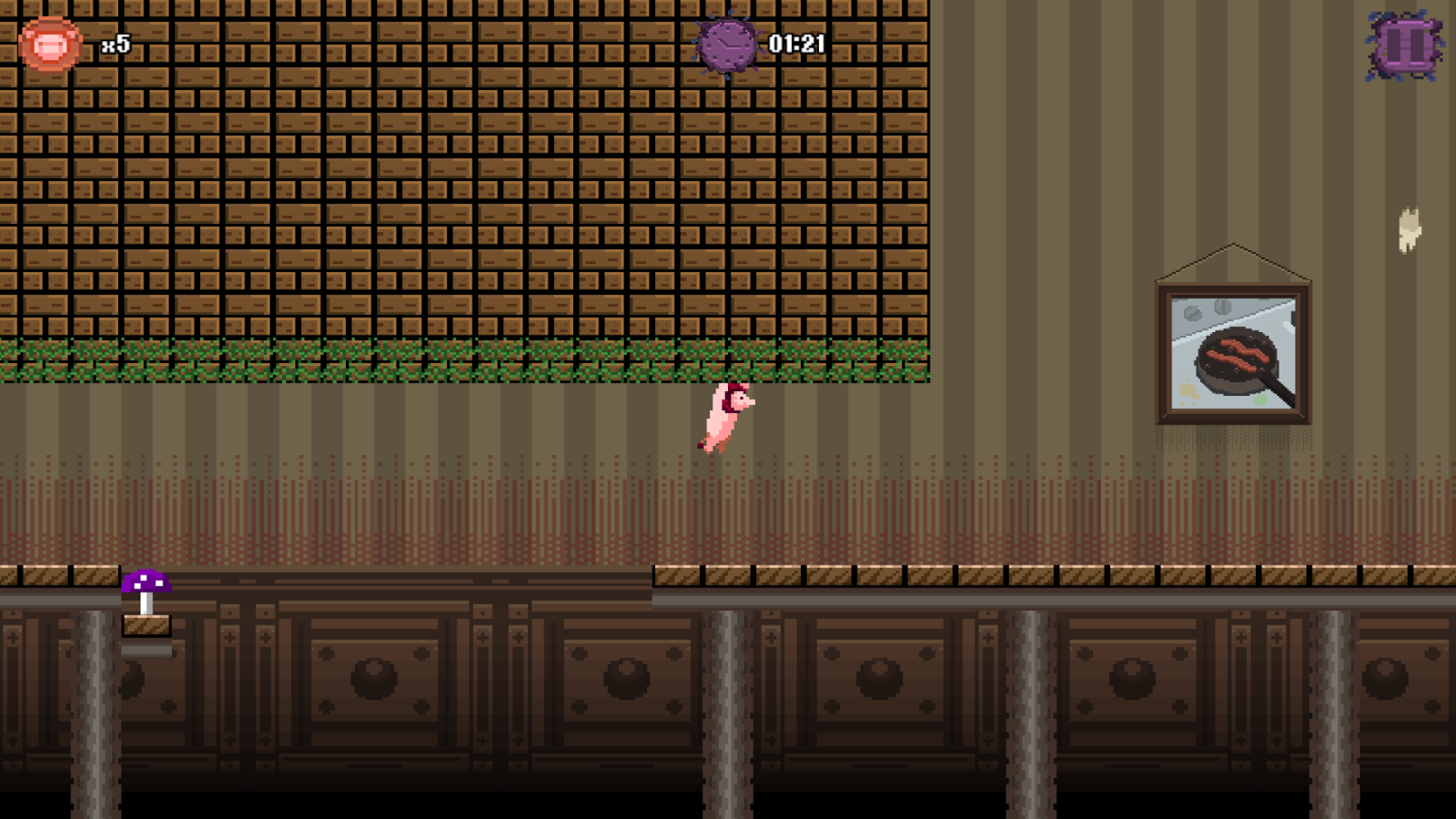Select the purple clock timer icon

click(x=727, y=42)
